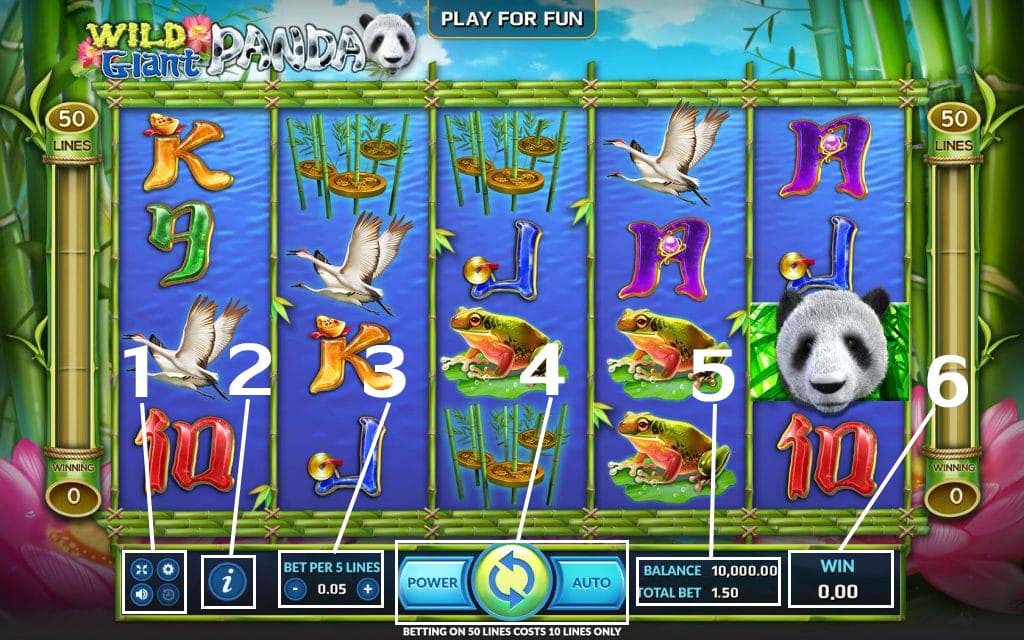Open the info paytable button

coord(229,581)
